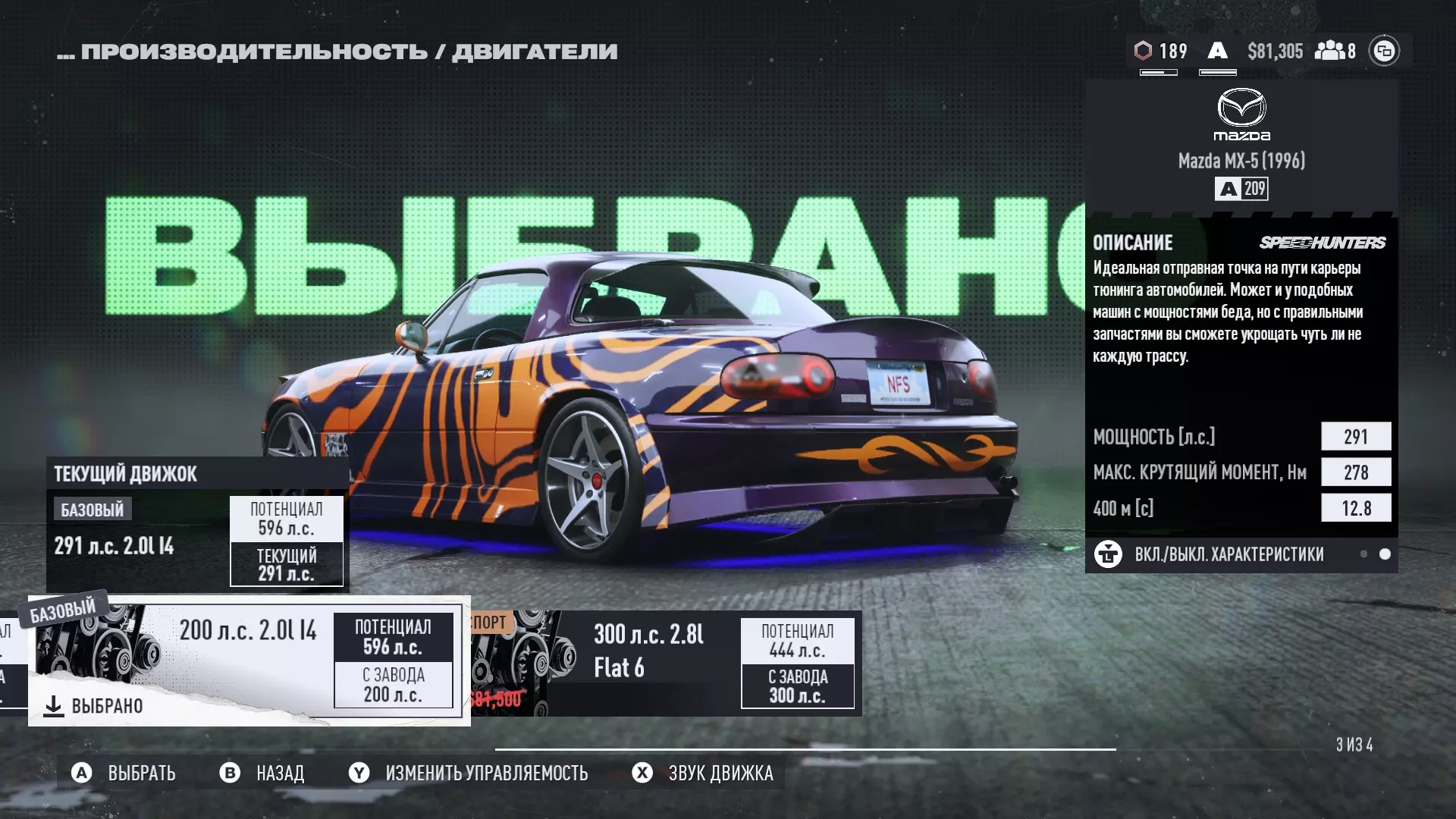Go back with the НАЗАД option
Image resolution: width=1456 pixels, height=819 pixels.
coord(262,773)
